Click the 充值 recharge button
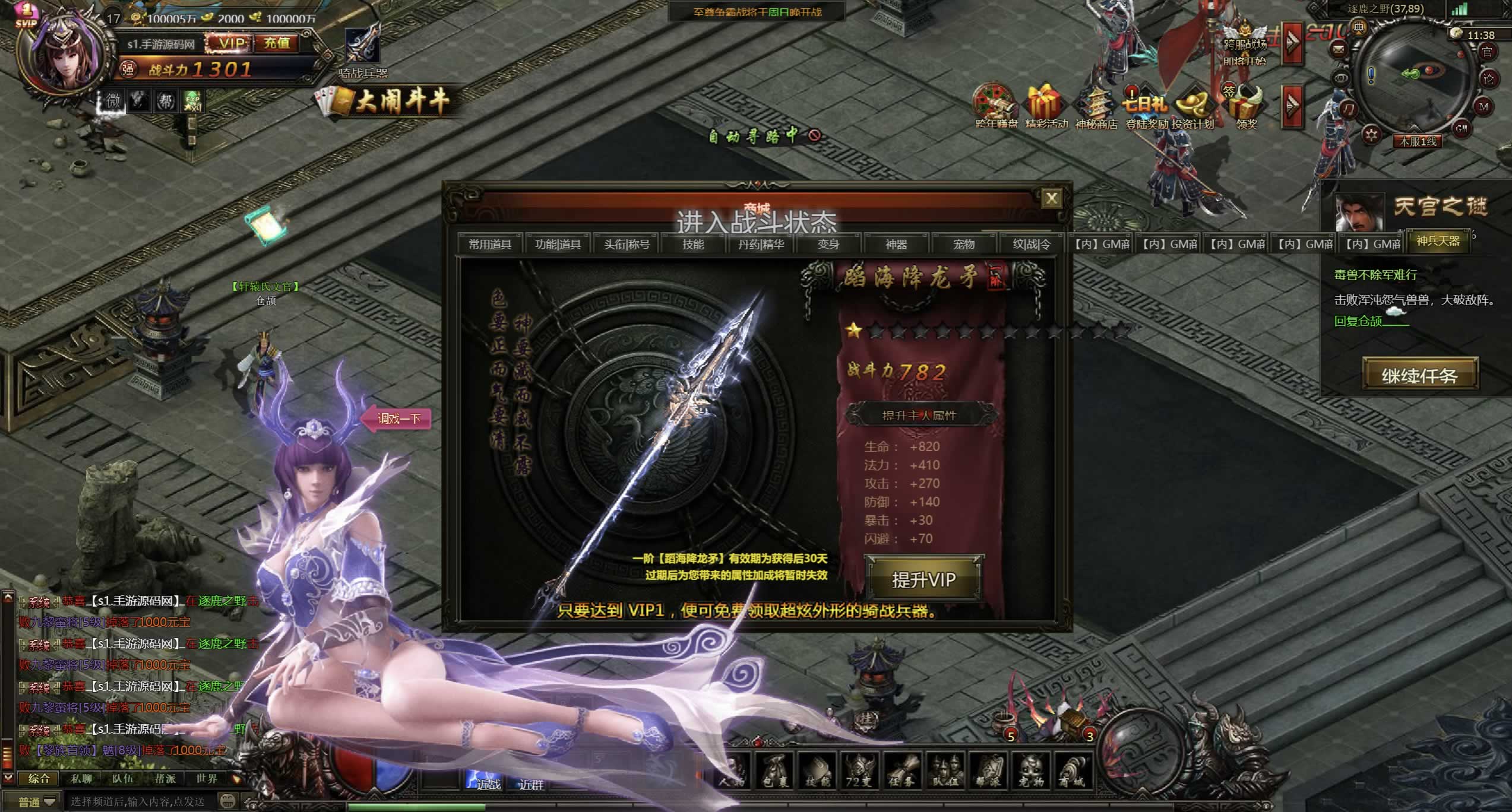Viewport: 1512px width, 812px height. [277, 43]
